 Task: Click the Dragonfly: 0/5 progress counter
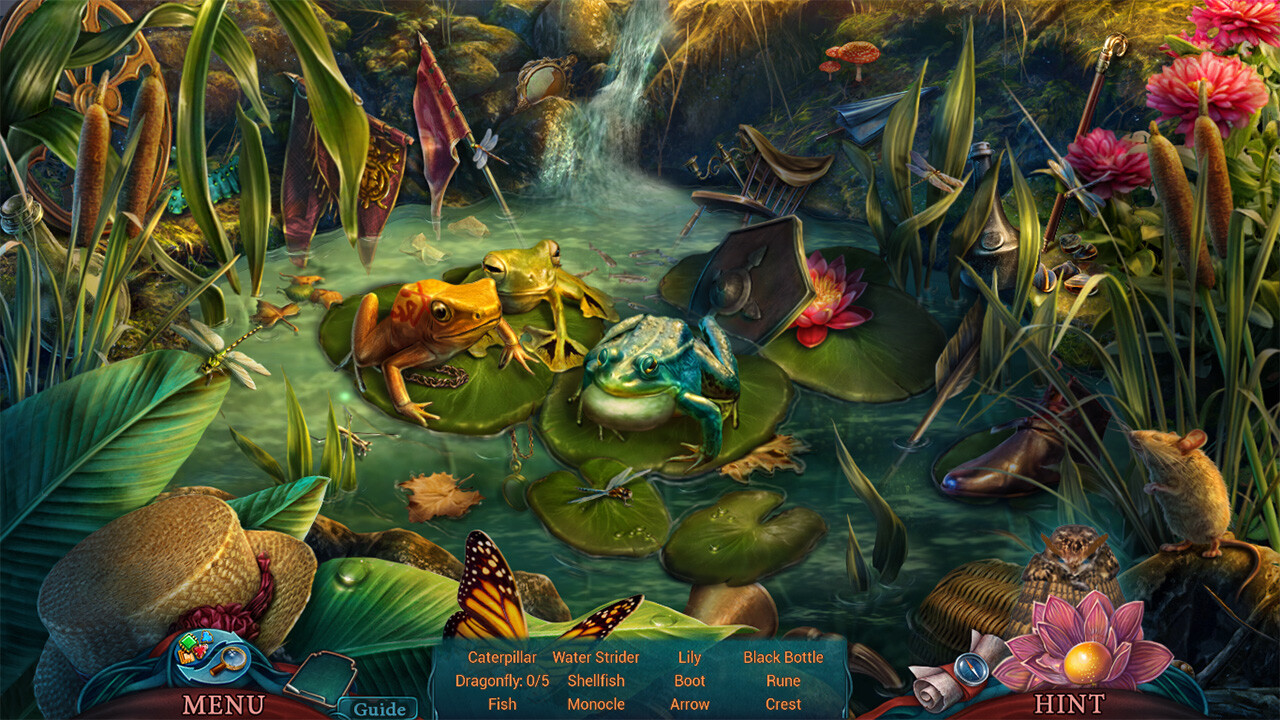[x=501, y=680]
